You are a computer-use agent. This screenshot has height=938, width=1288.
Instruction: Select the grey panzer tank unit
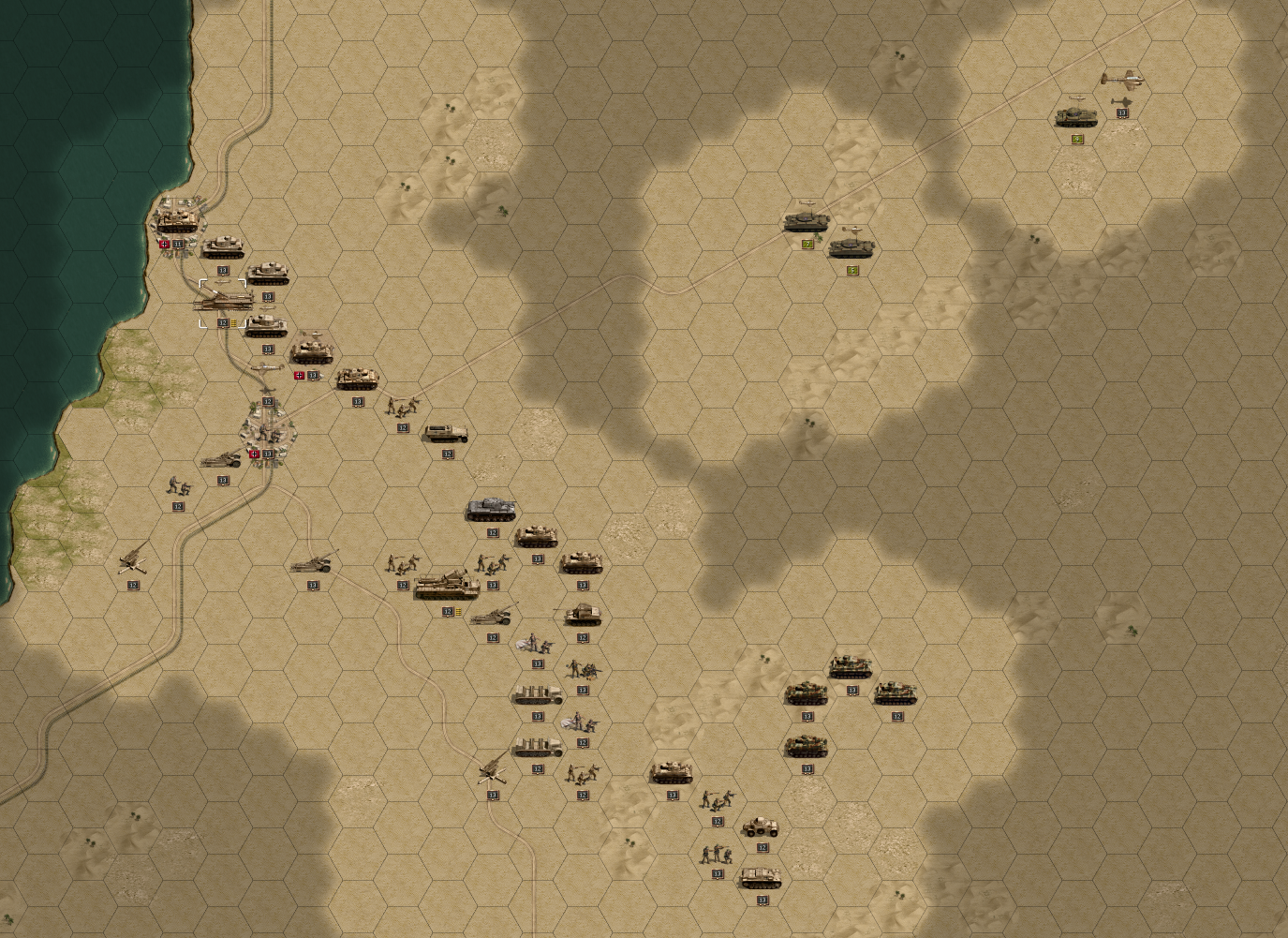(492, 510)
